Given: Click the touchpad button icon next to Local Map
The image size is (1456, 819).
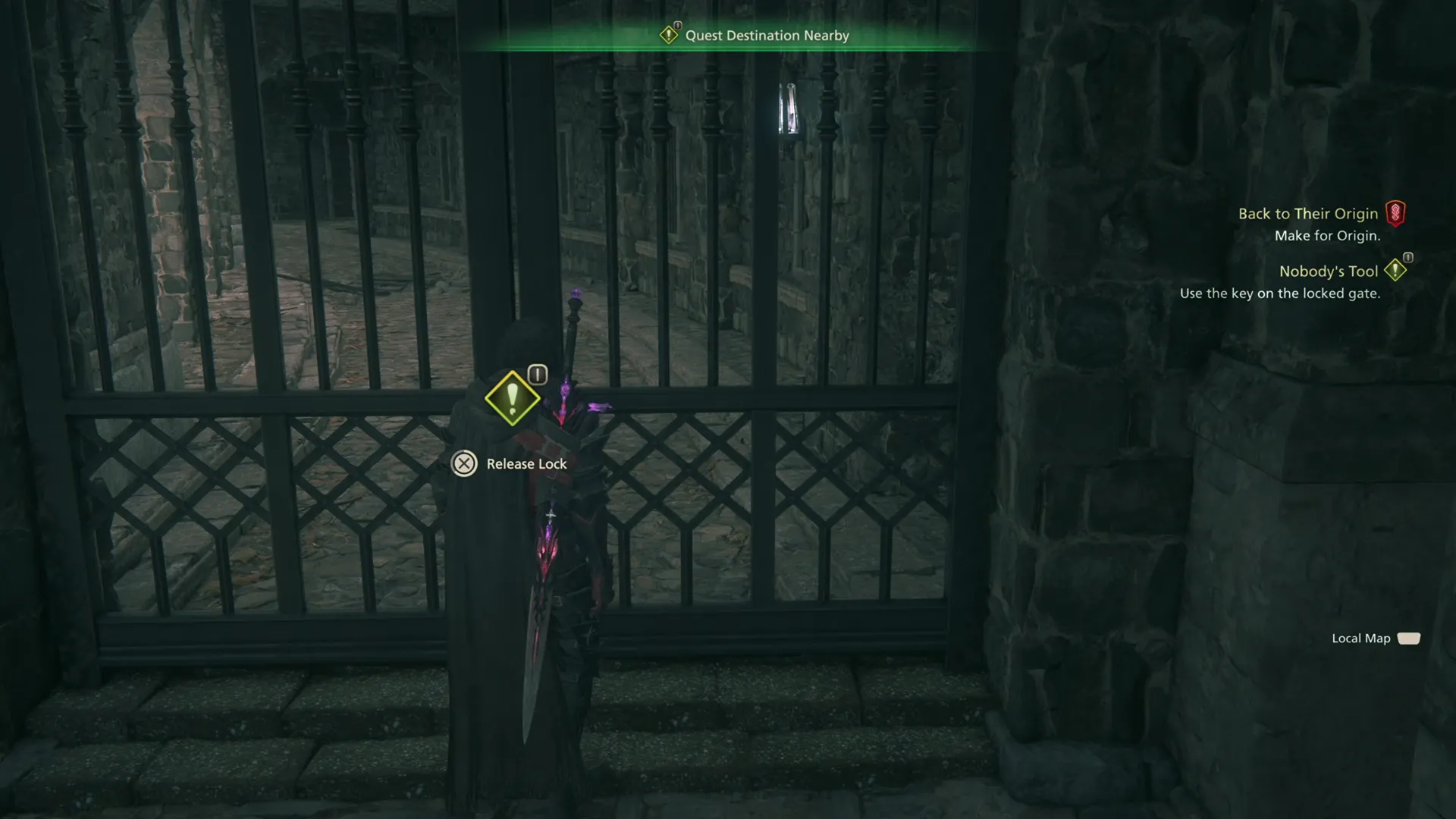Looking at the screenshot, I should click(x=1410, y=639).
